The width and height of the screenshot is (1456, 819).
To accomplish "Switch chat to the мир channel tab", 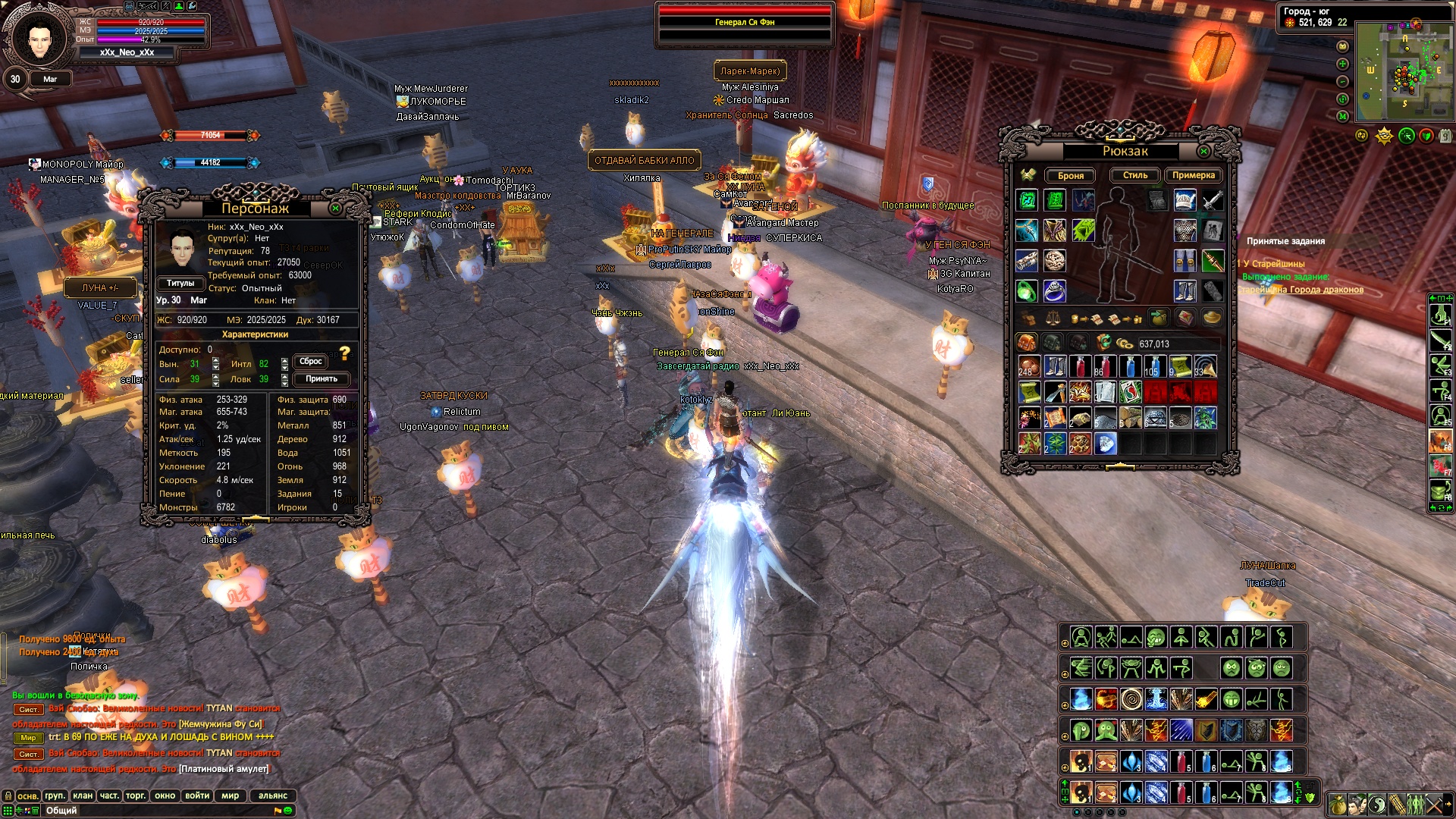I will [x=230, y=795].
